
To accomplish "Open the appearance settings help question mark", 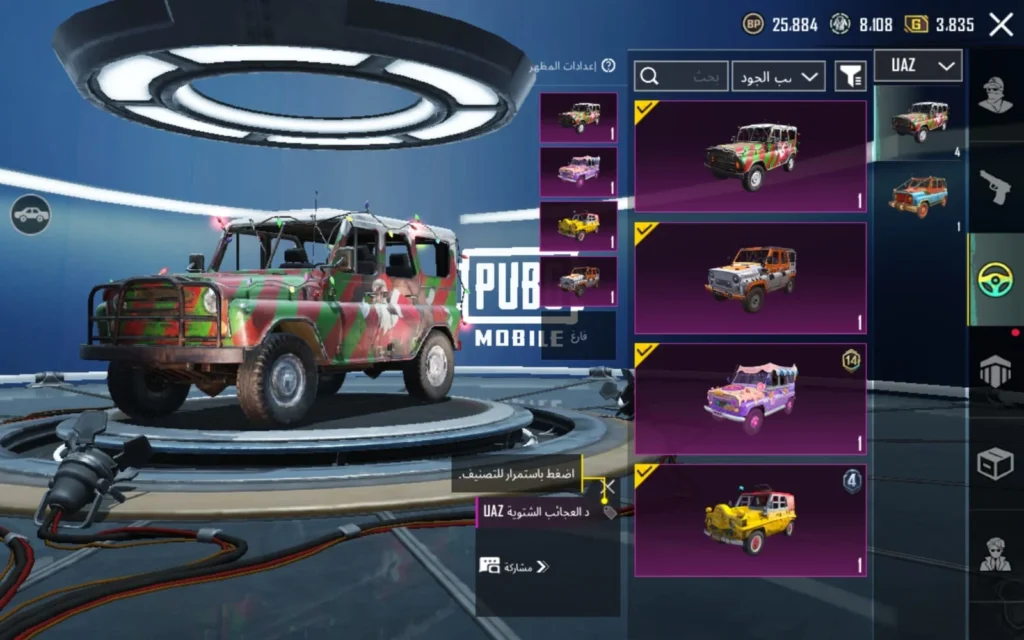I will [608, 66].
